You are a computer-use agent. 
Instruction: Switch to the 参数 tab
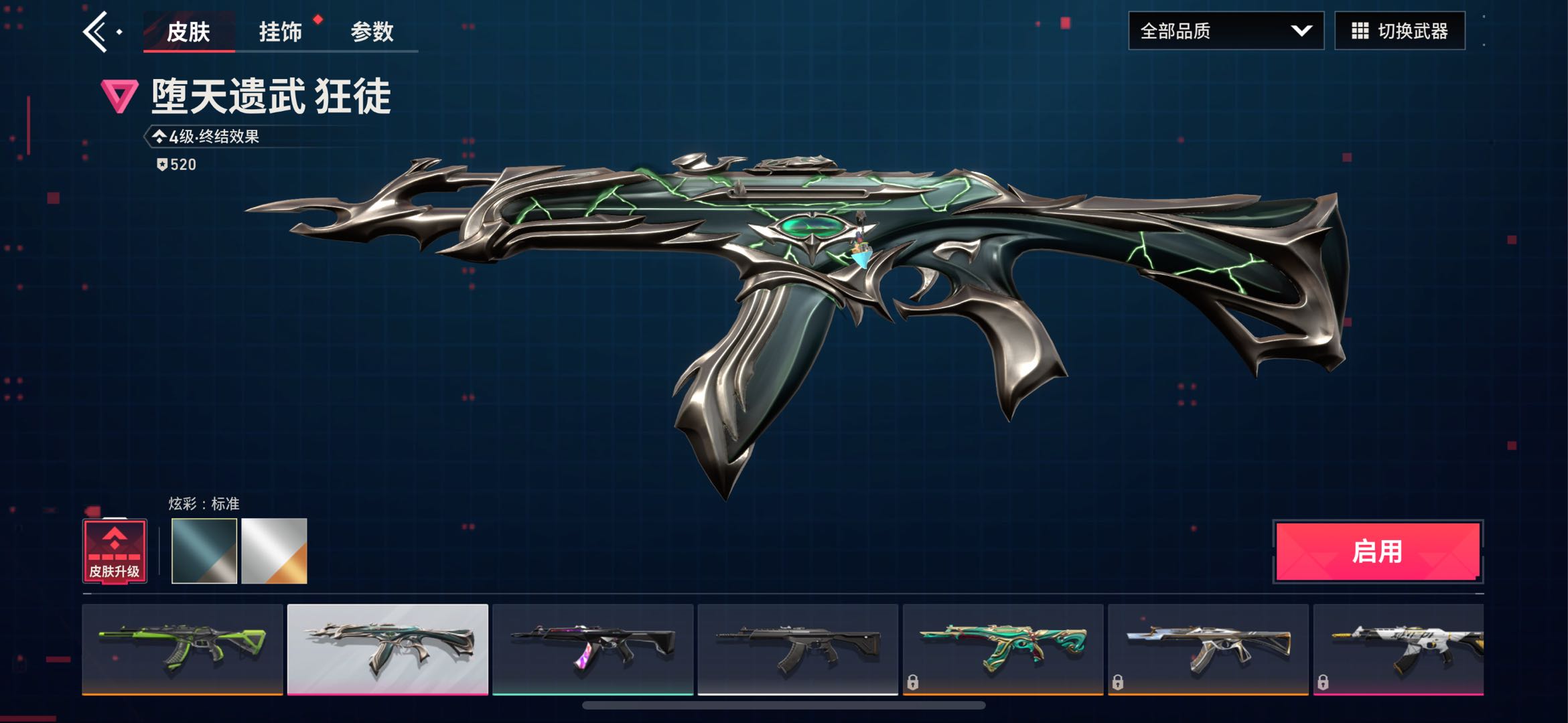pos(372,31)
